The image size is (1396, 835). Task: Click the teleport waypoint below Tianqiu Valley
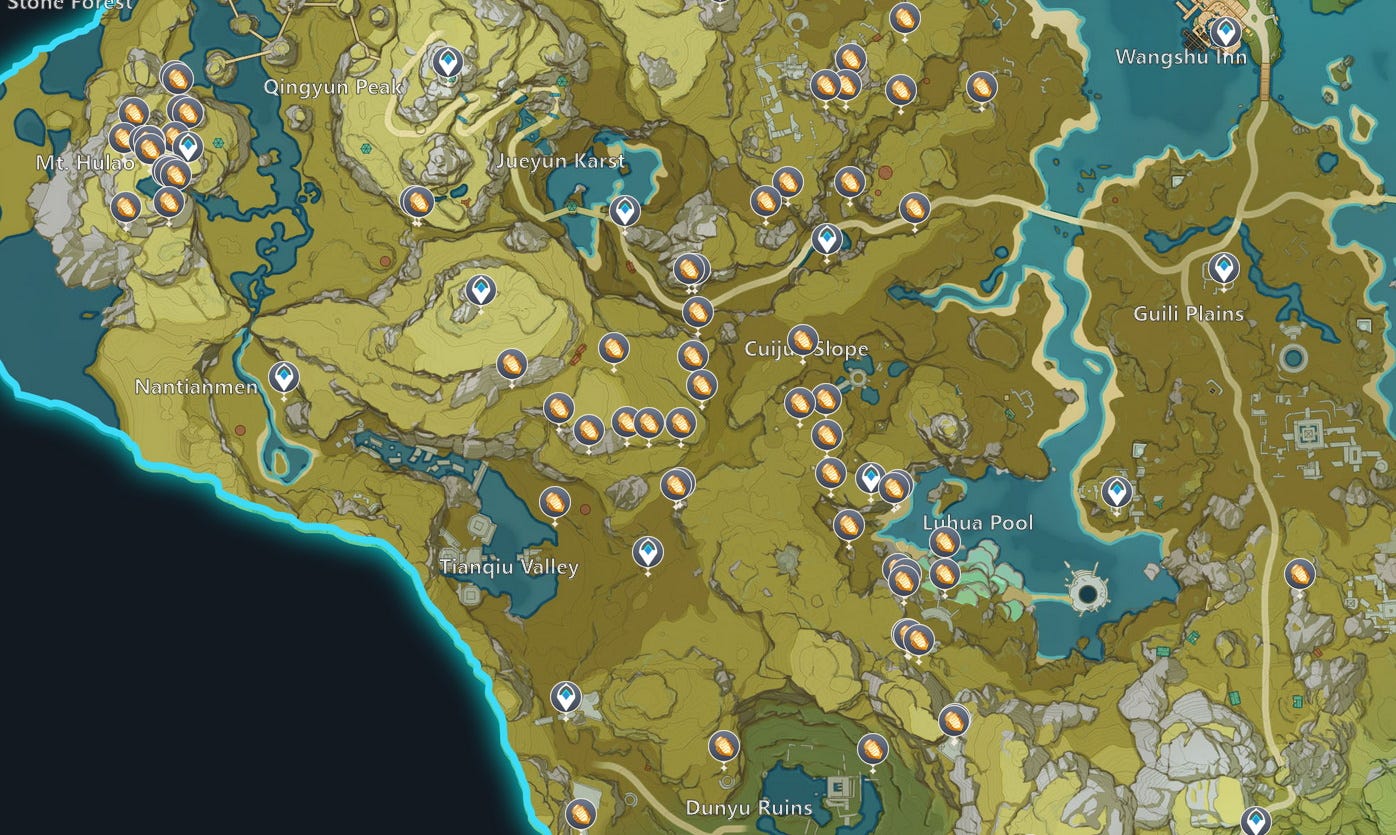[567, 695]
